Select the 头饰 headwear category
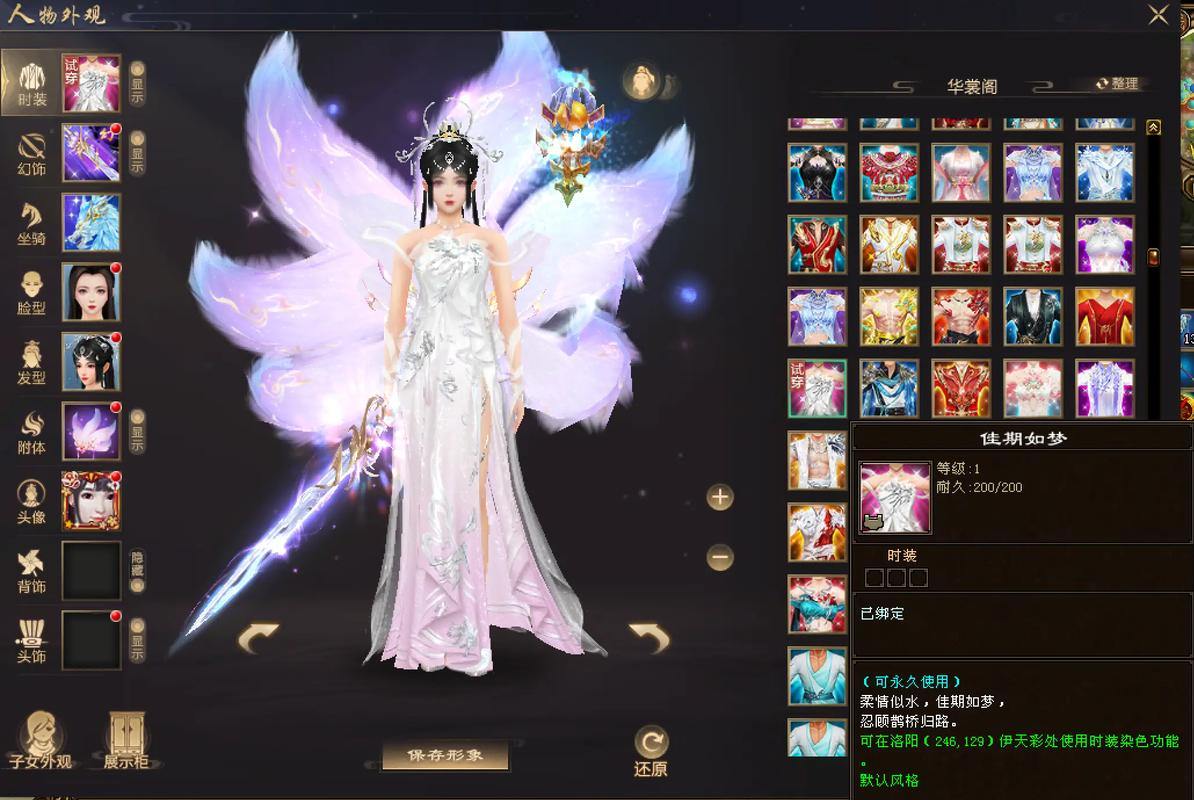1194x800 pixels. 32,640
